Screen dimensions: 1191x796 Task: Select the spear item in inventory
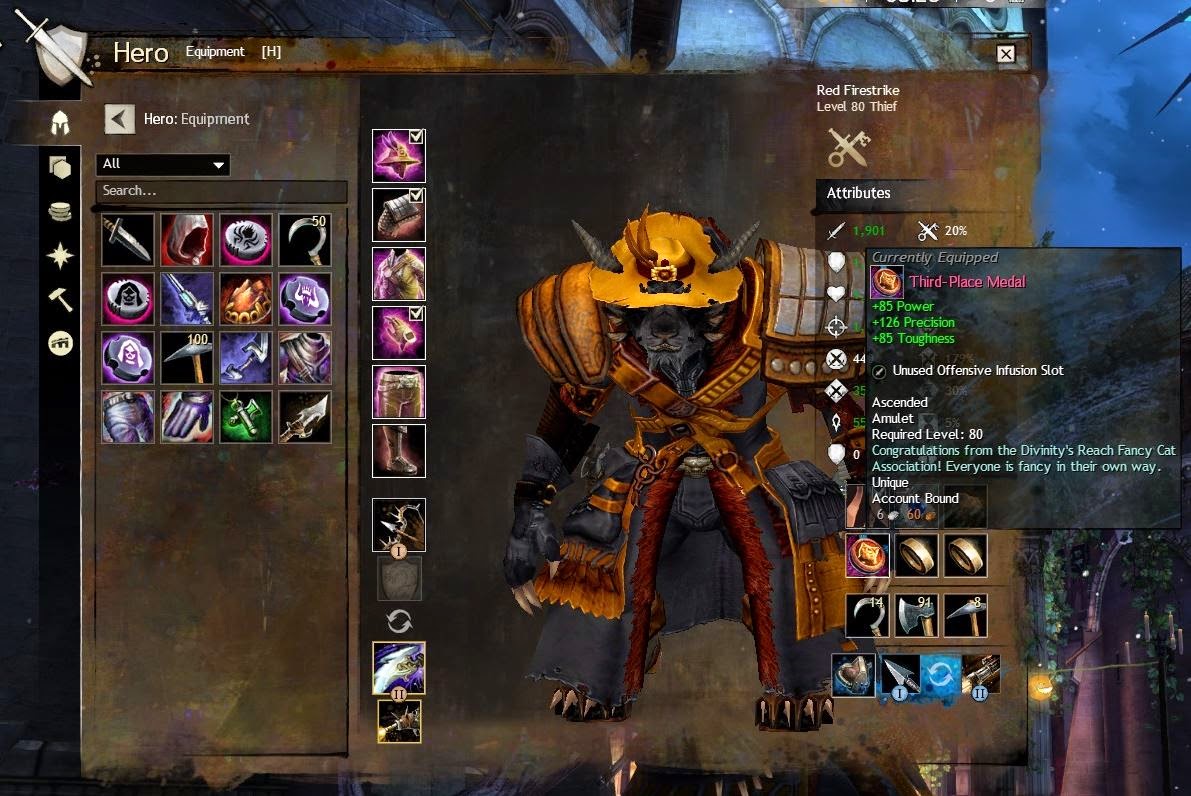click(304, 416)
